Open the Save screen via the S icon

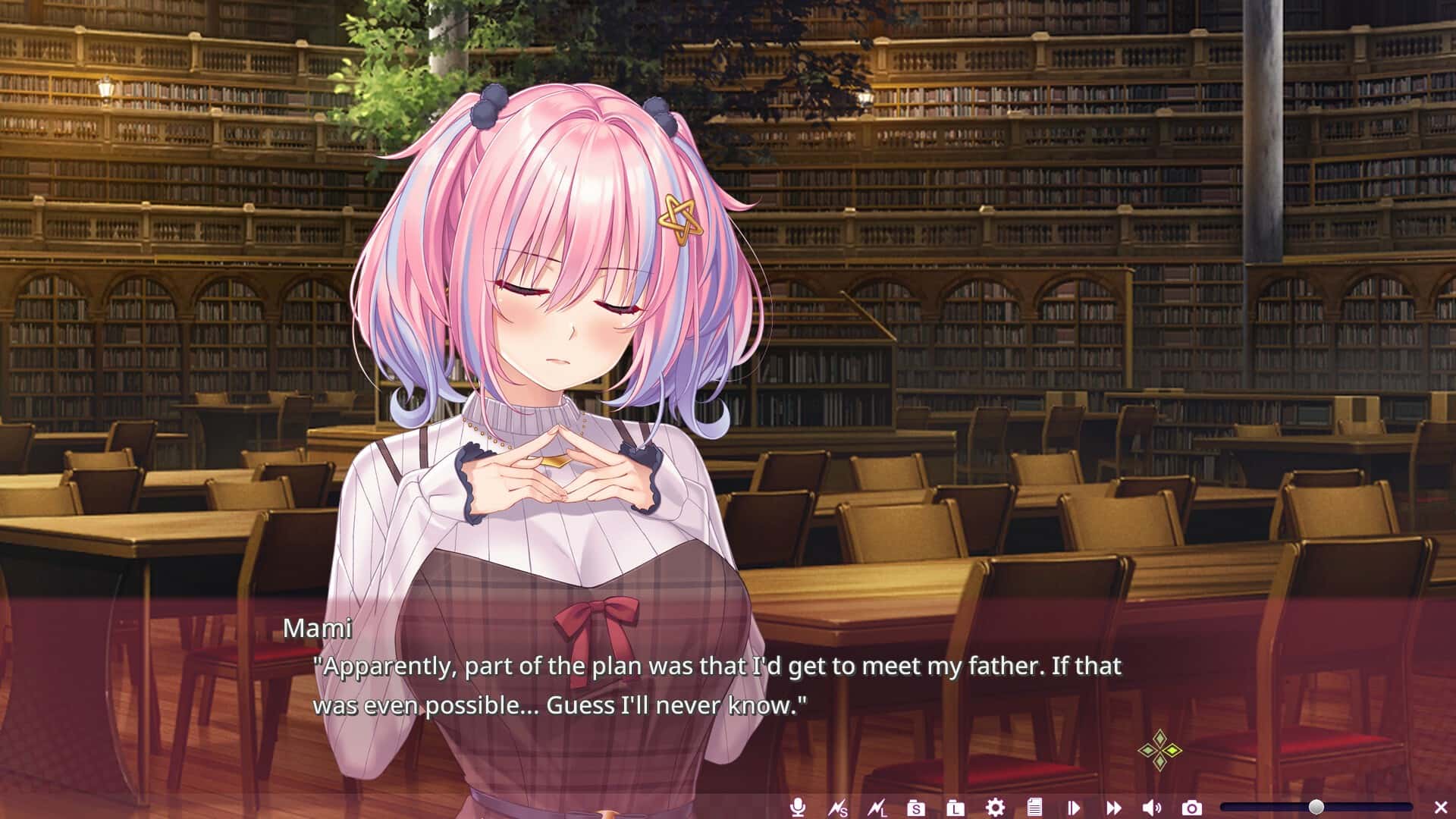click(x=916, y=807)
